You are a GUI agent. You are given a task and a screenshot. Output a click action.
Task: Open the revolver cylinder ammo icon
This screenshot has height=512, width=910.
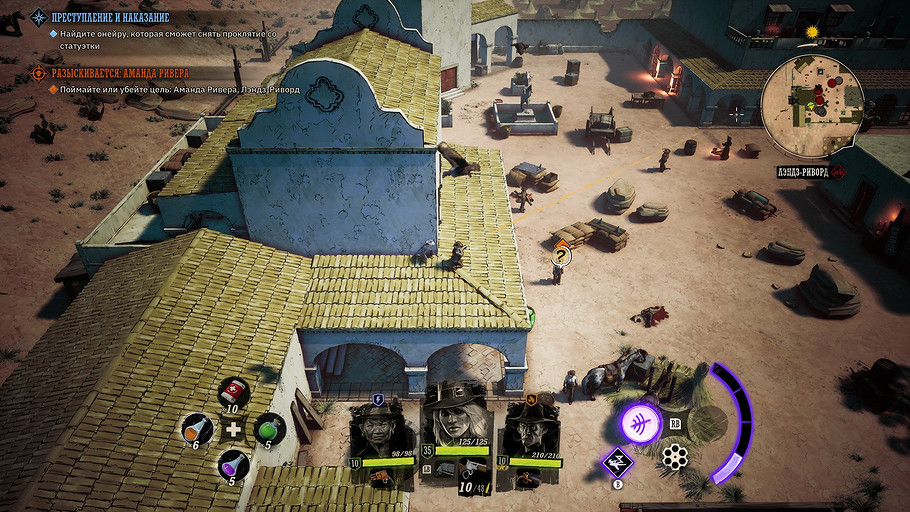675,458
